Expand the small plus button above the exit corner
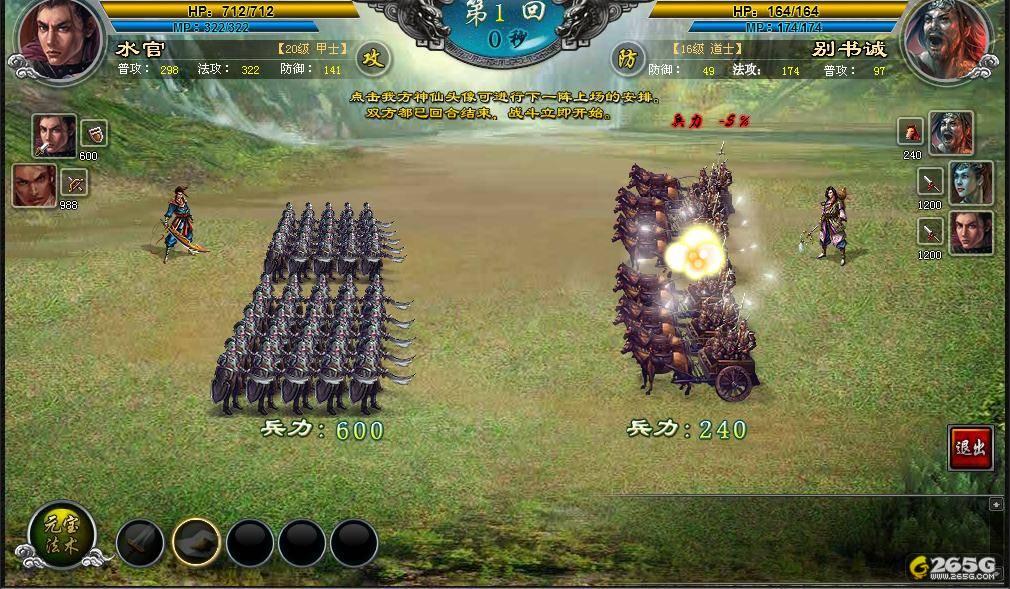Viewport: 1010px width, 589px height. pos(996,504)
